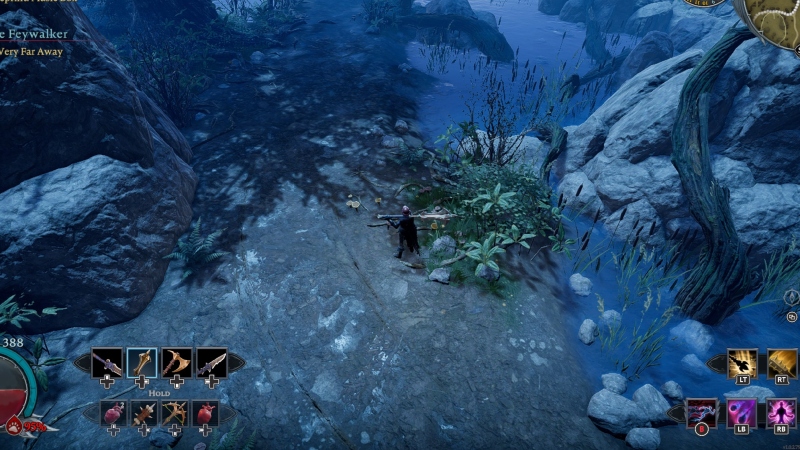Trigger the red lightning dash ability
This screenshot has height=450, width=800.
click(x=702, y=413)
